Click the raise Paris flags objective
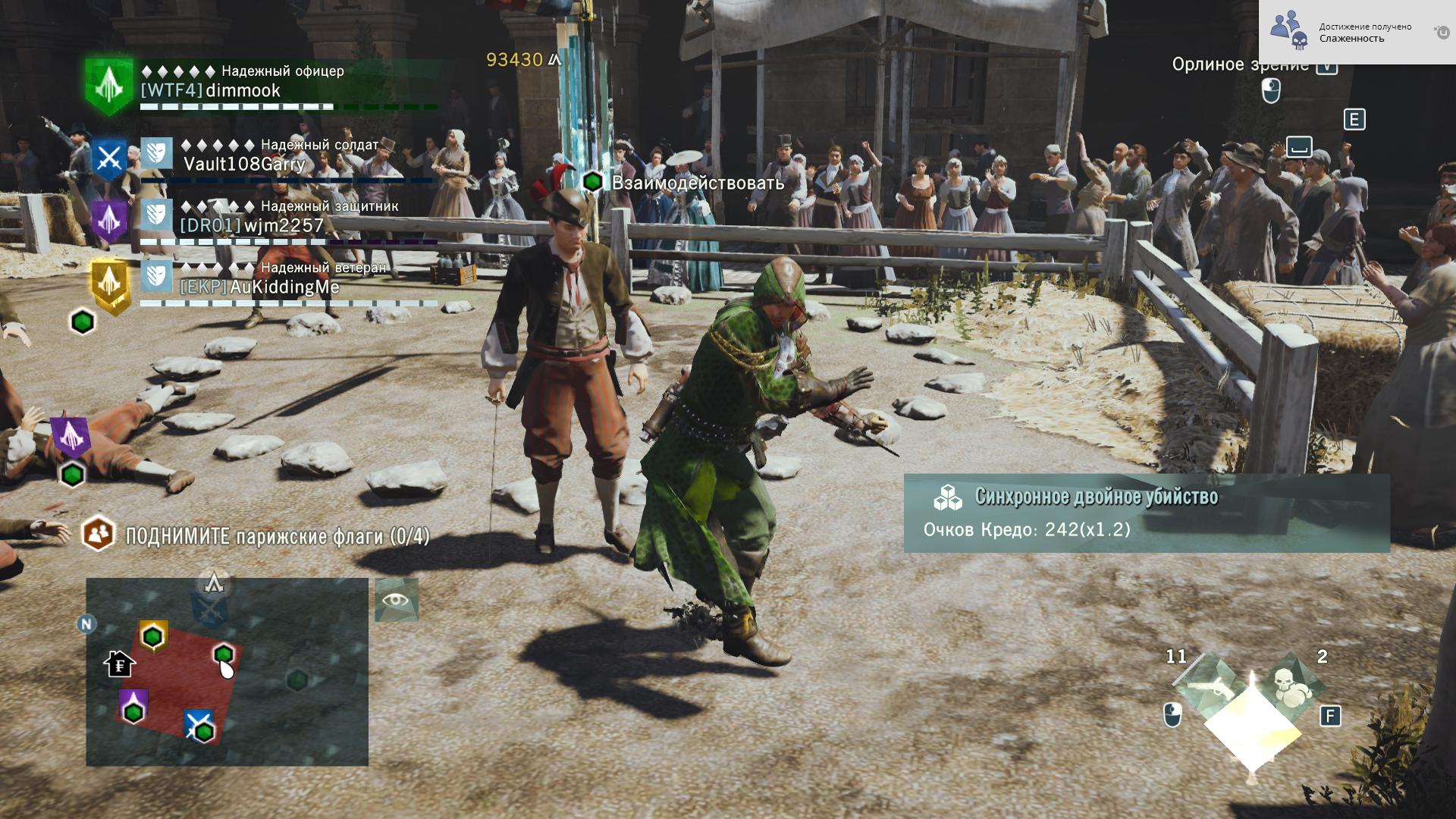Image resolution: width=1456 pixels, height=819 pixels. pos(277,536)
